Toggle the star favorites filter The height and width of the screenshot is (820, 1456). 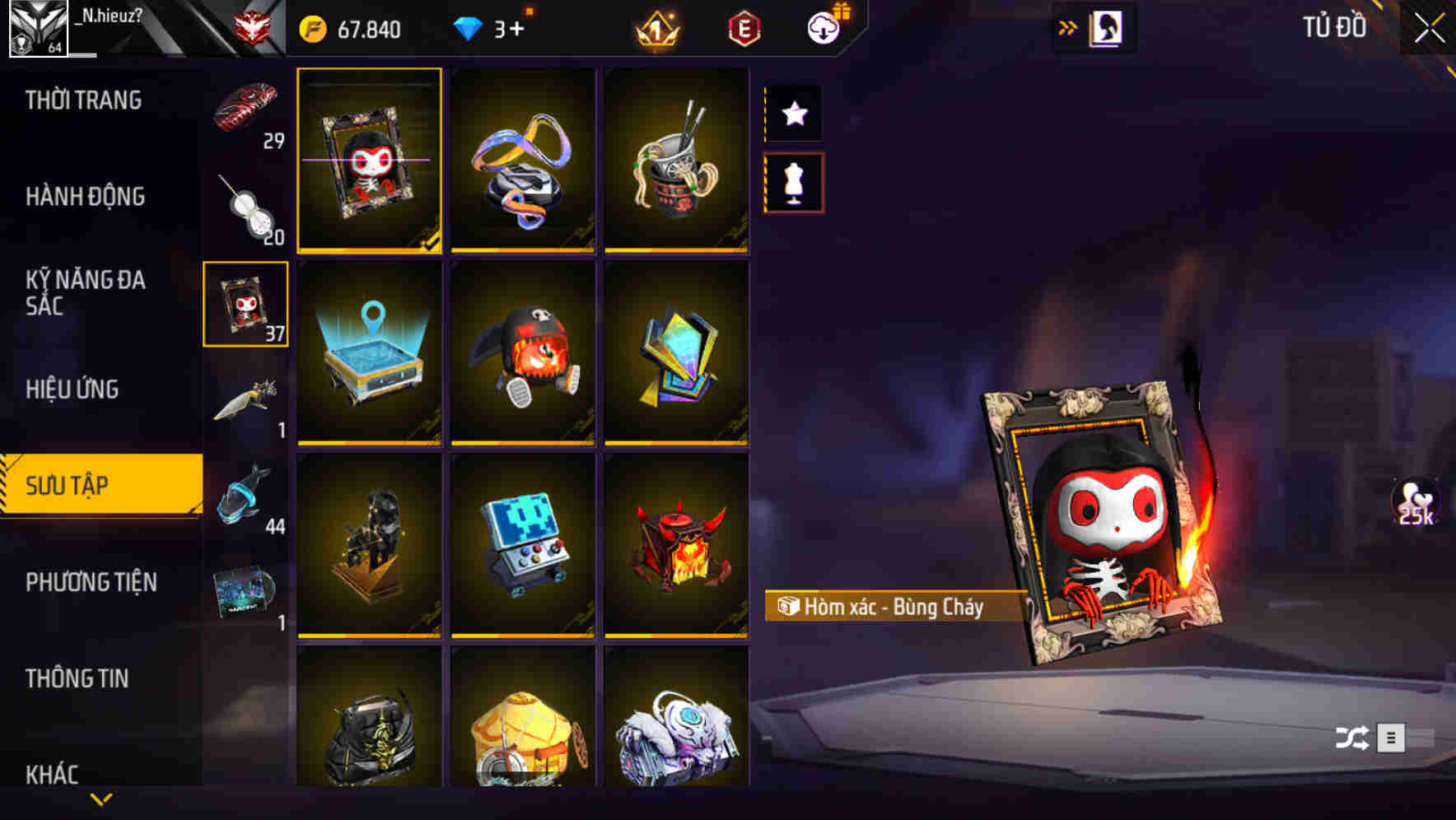[x=792, y=114]
